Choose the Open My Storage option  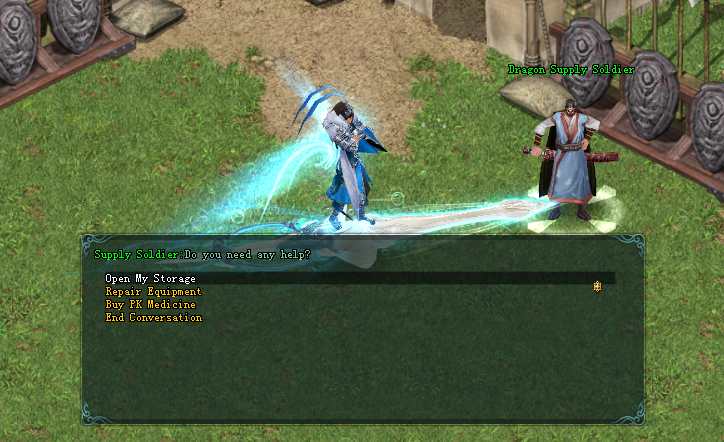(x=151, y=278)
